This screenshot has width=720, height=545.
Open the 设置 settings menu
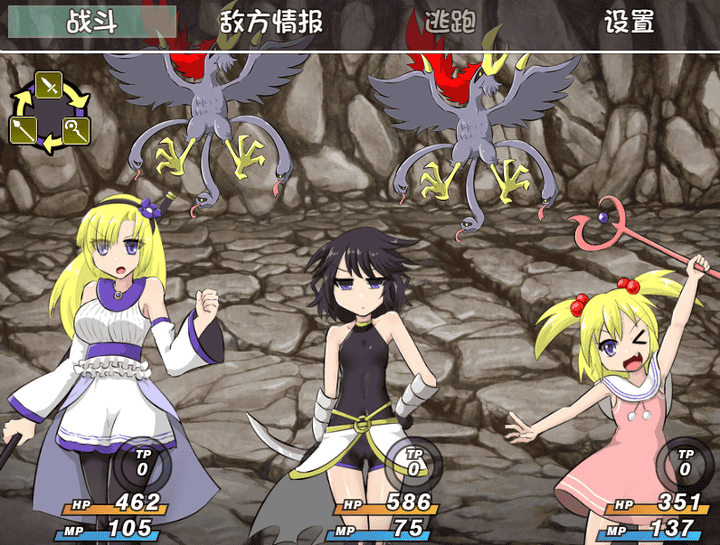coord(629,22)
